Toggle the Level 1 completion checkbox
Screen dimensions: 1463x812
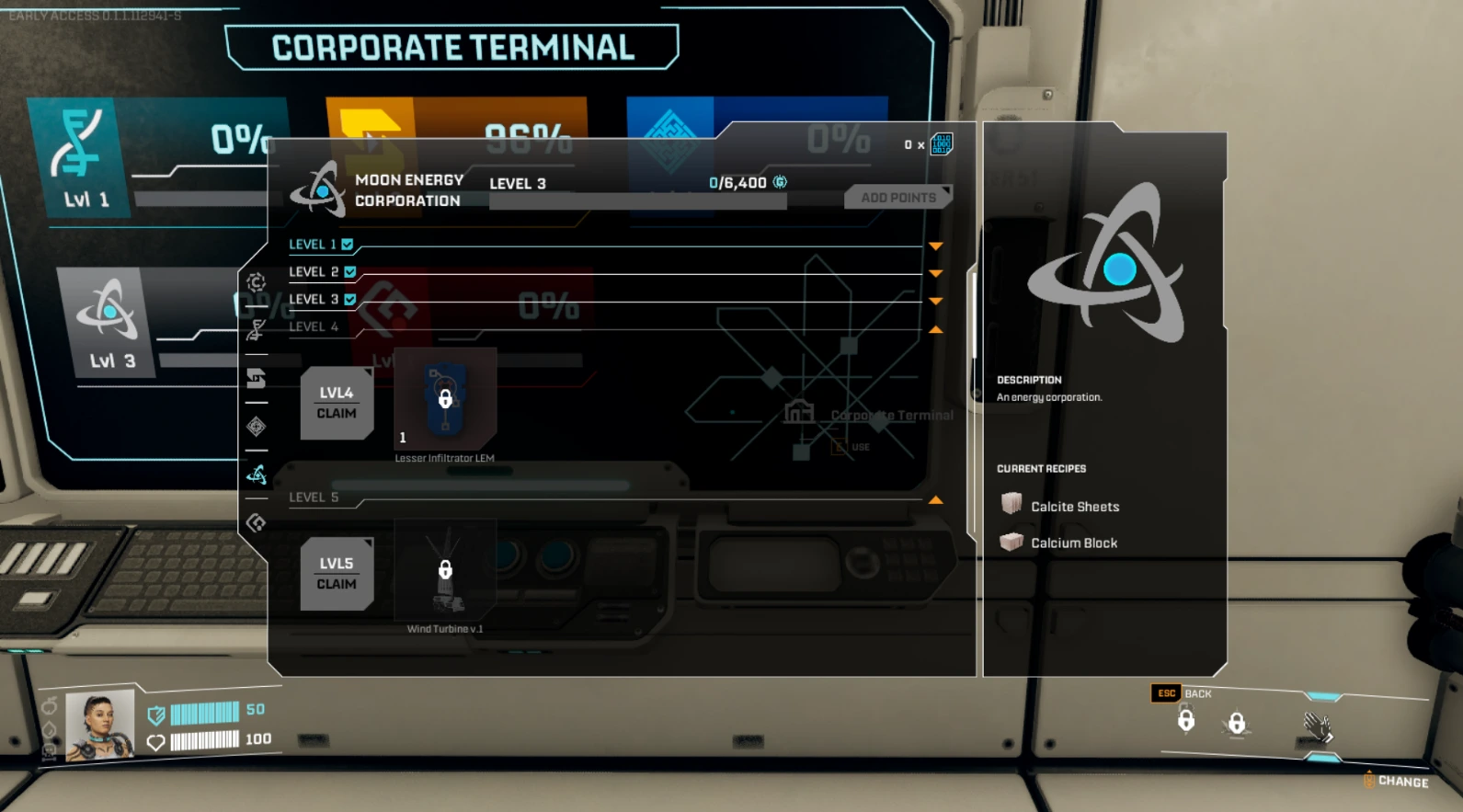[x=347, y=244]
